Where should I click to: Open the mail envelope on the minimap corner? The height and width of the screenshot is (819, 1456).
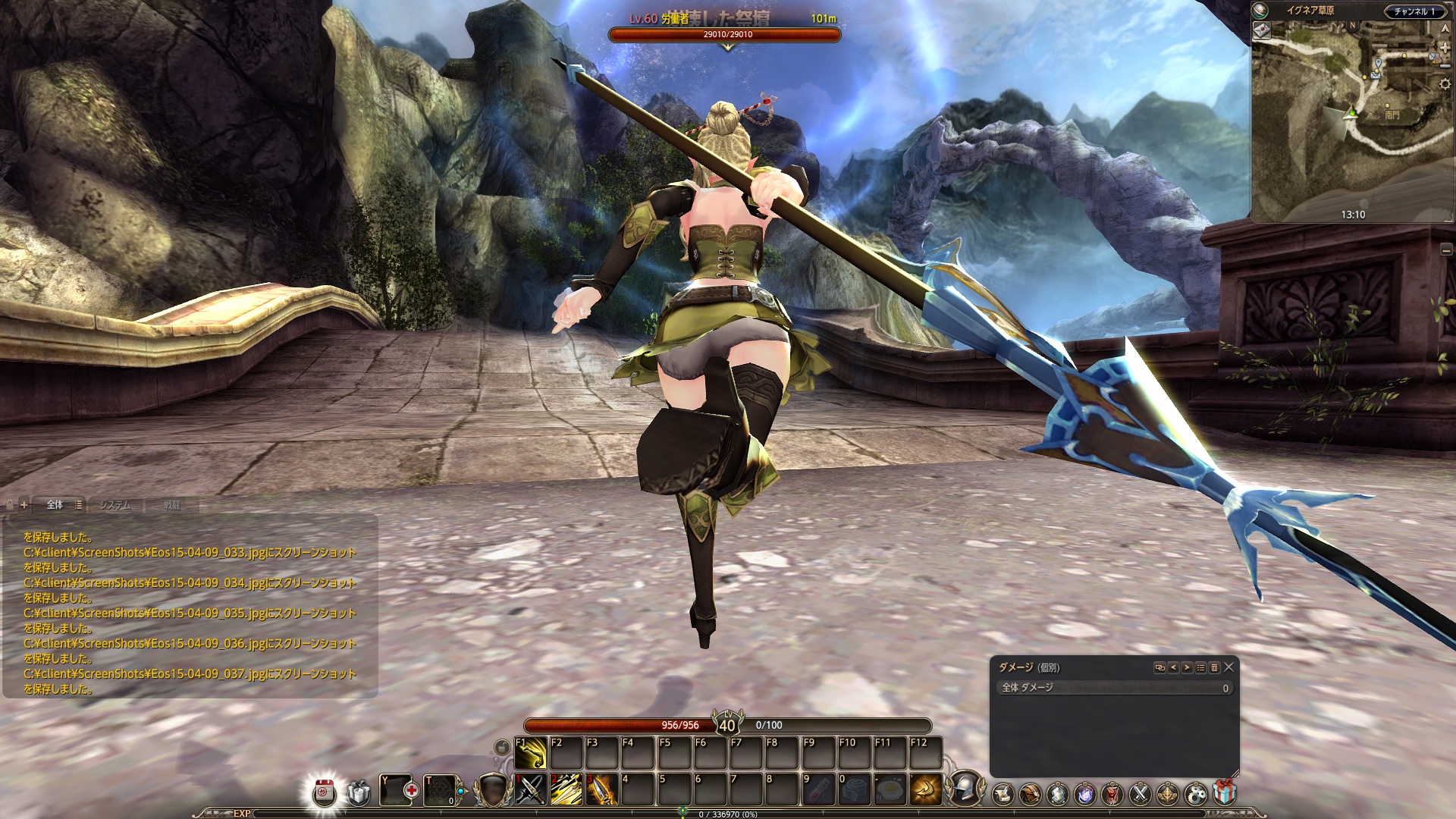coord(1262,30)
